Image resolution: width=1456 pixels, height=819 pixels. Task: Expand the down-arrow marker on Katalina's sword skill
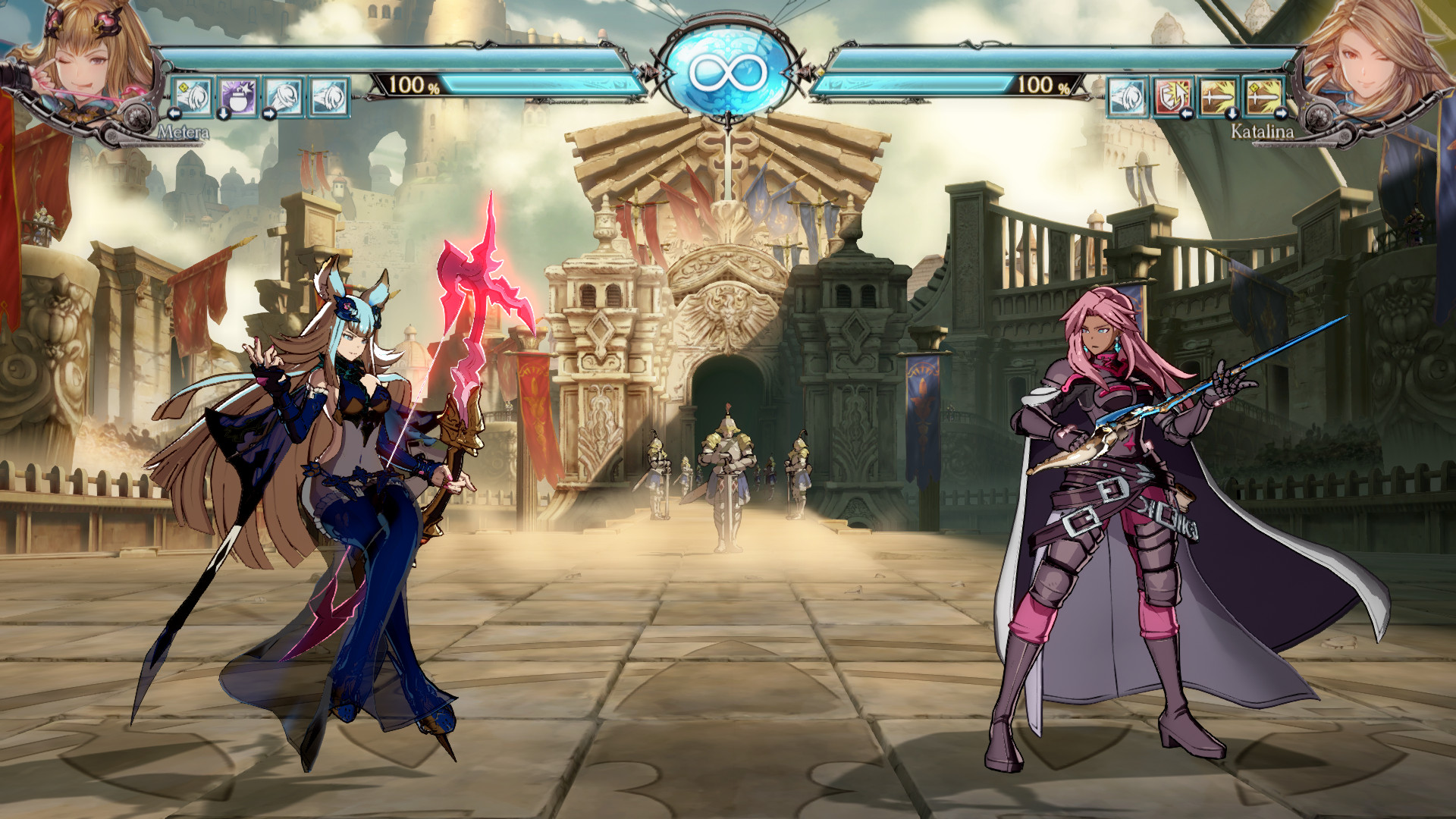[x=1232, y=115]
